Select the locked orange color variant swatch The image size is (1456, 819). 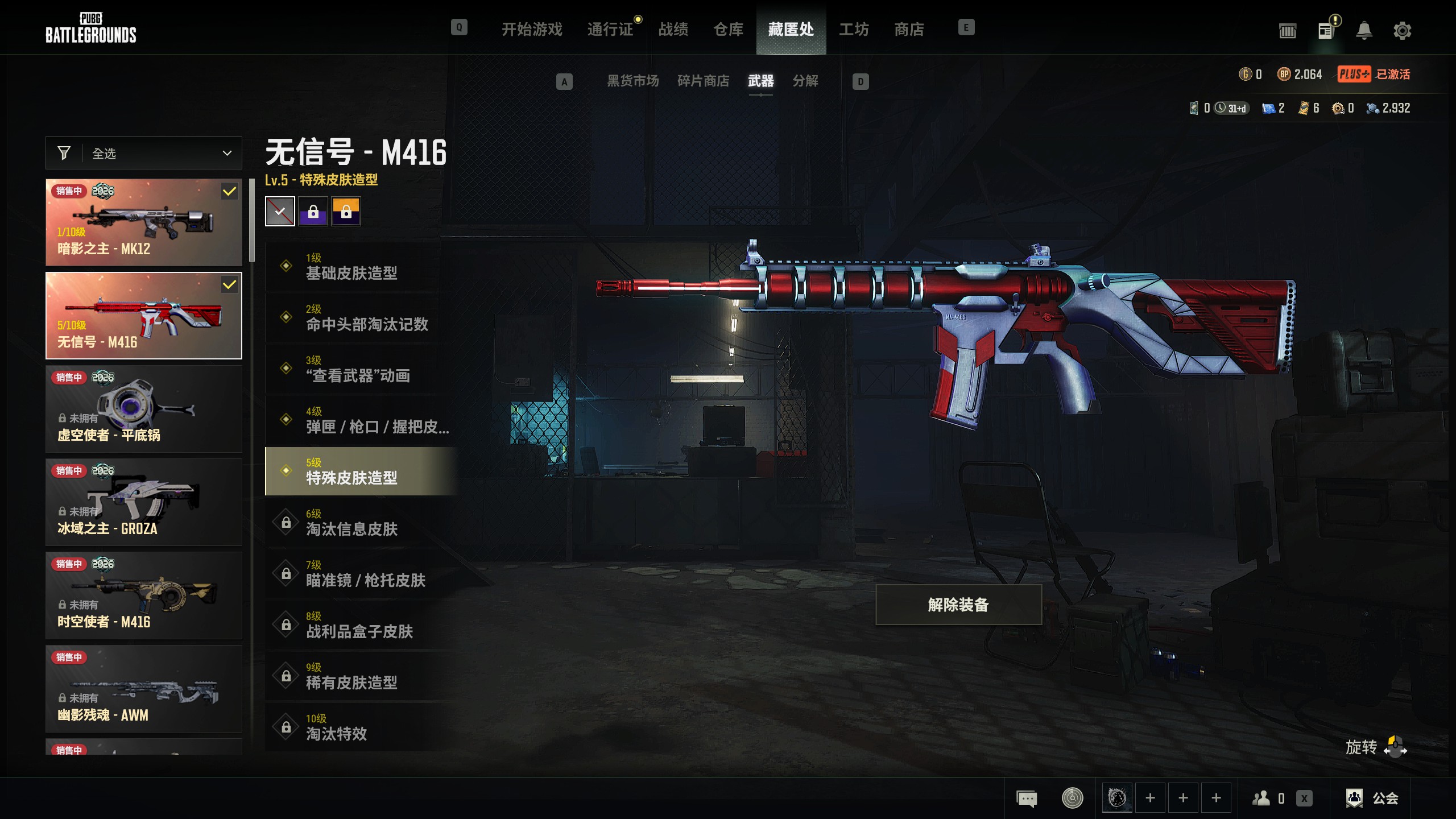346,212
